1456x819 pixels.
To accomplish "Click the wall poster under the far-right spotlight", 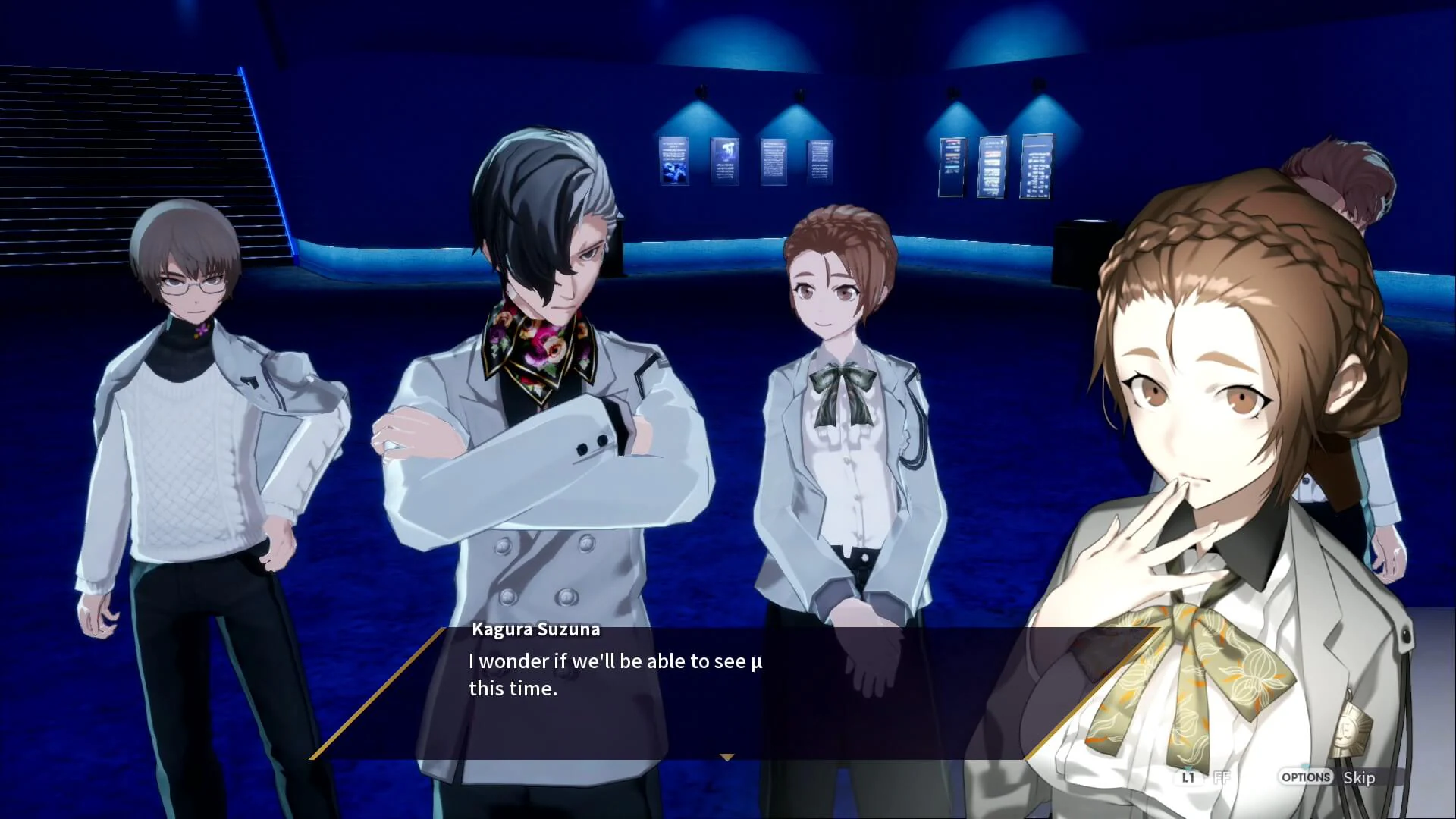I will 1037,168.
